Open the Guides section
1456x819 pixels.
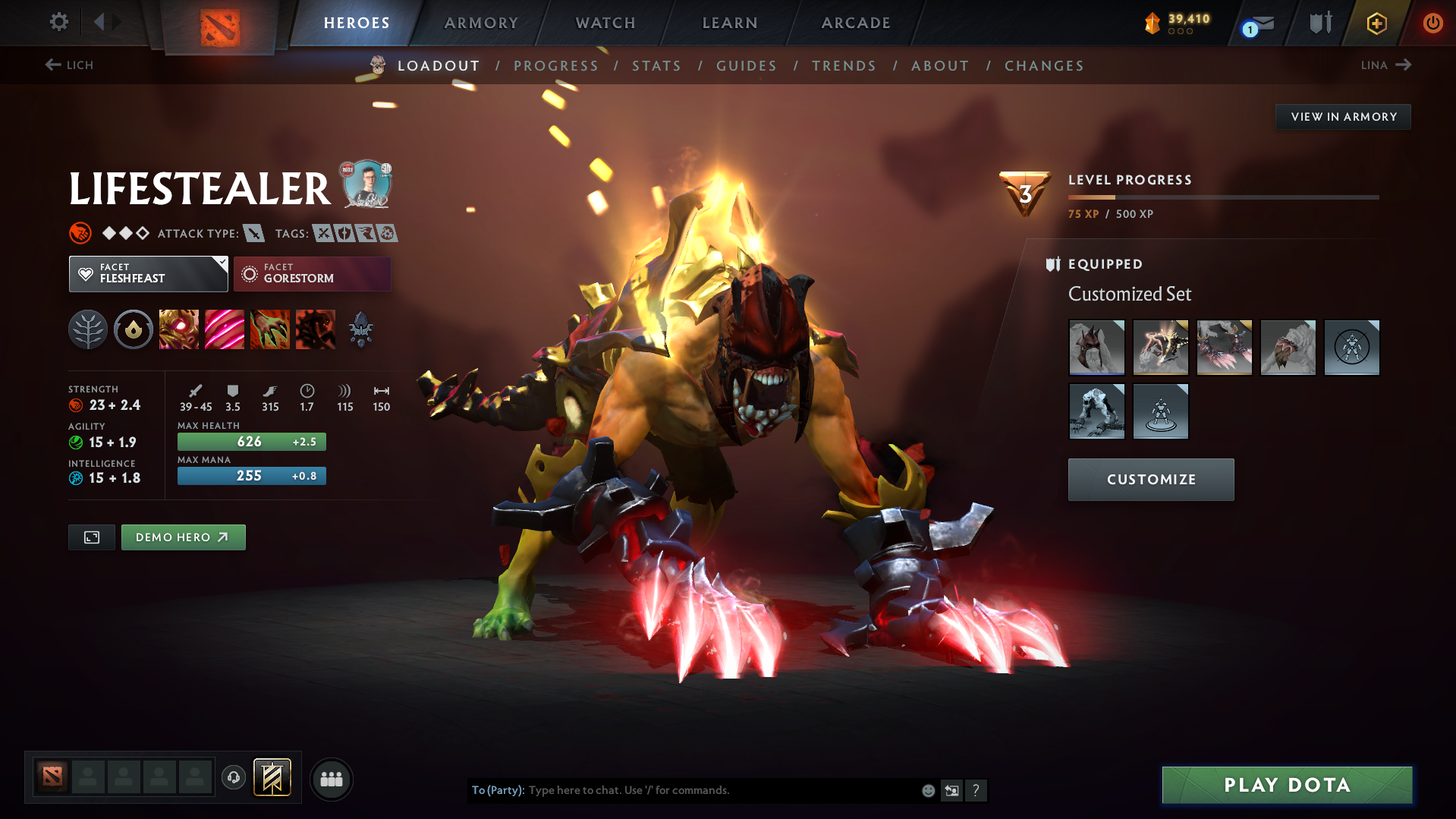[x=747, y=66]
